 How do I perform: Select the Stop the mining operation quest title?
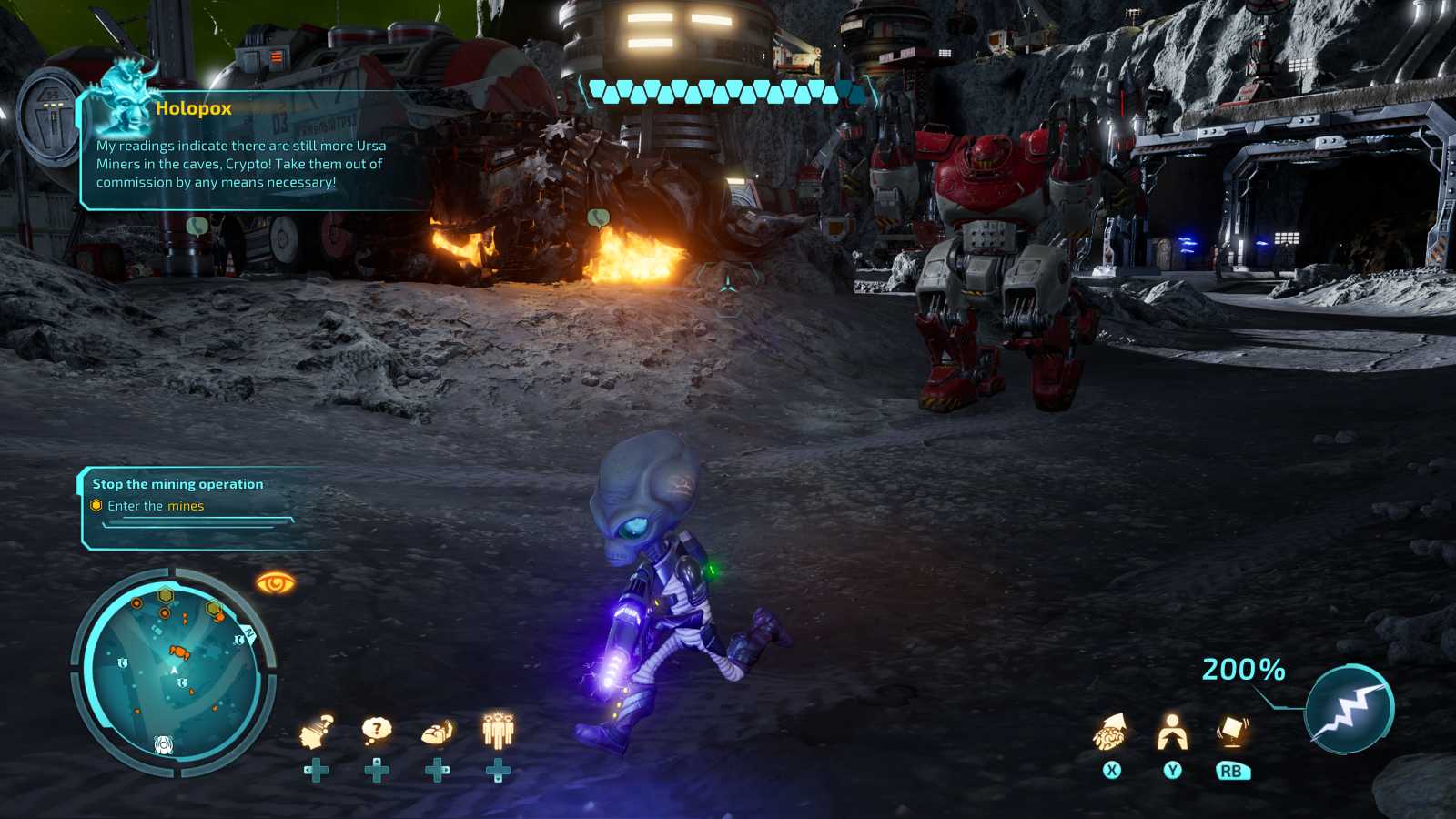pyautogui.click(x=179, y=483)
